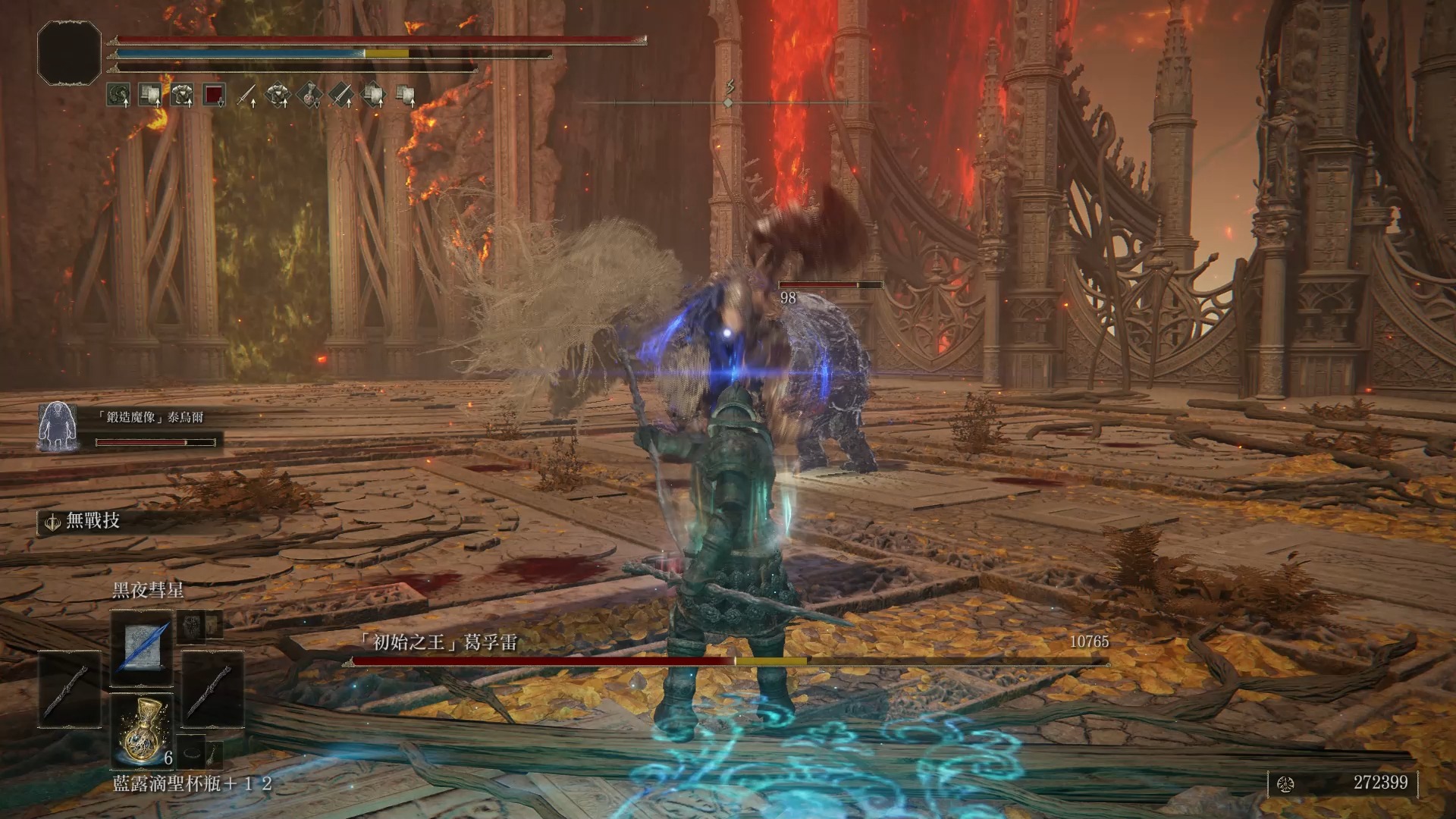Click the flask debuff status icon

coord(310,96)
